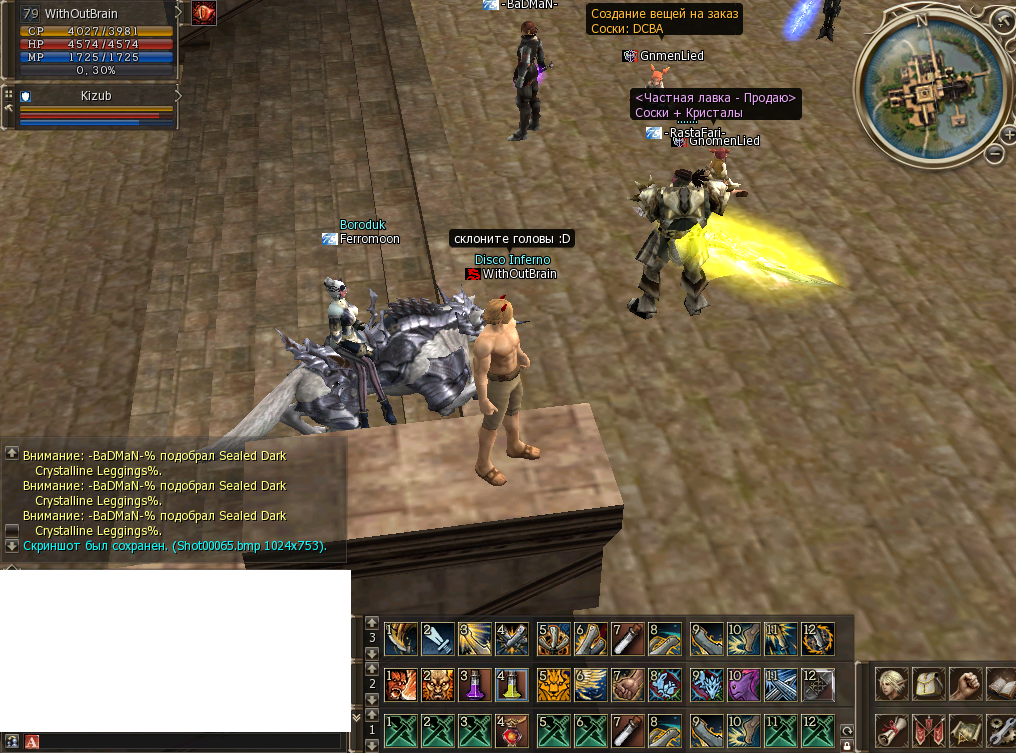Activate the blue sword skill in slot 2
Screen dimensions: 1024x753
pos(437,639)
